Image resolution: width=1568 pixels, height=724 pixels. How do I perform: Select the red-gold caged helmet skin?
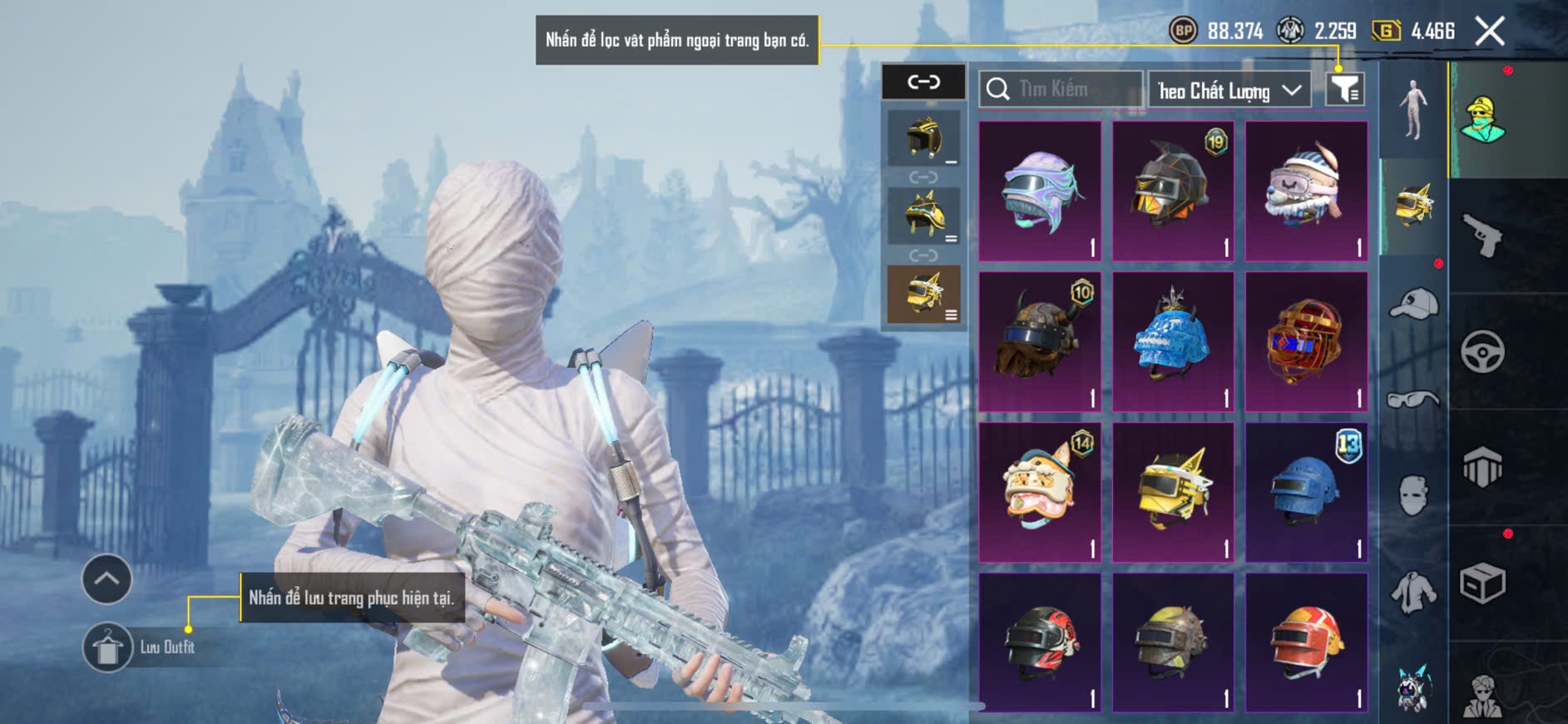click(x=1306, y=342)
